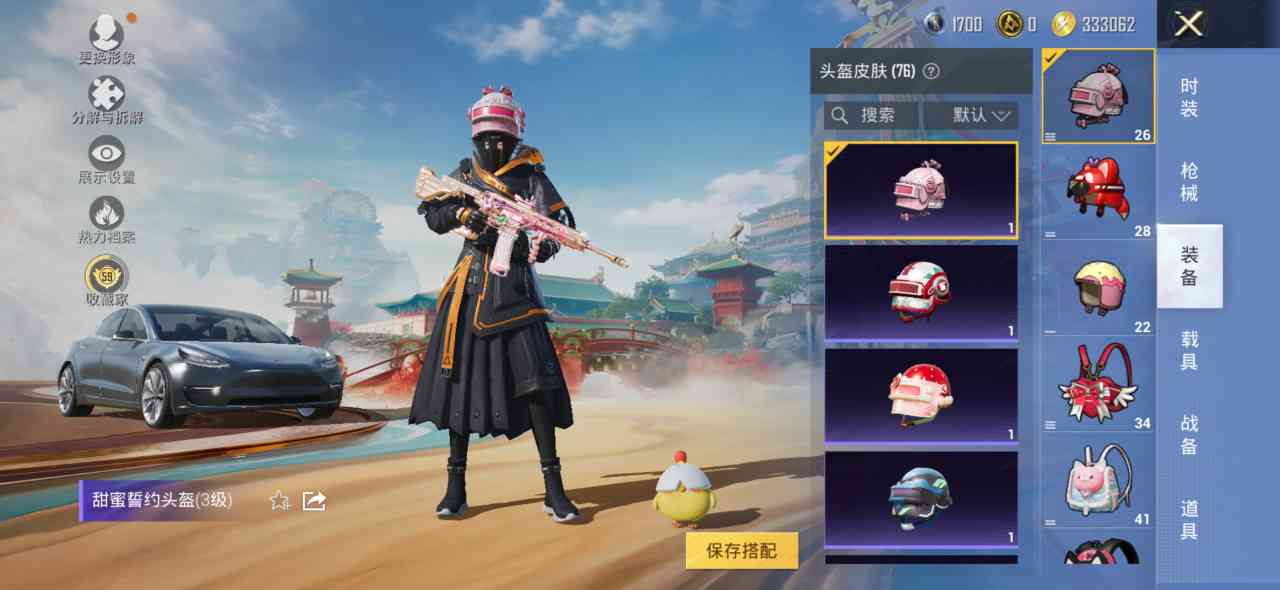Share the outfit with the share icon

[314, 500]
